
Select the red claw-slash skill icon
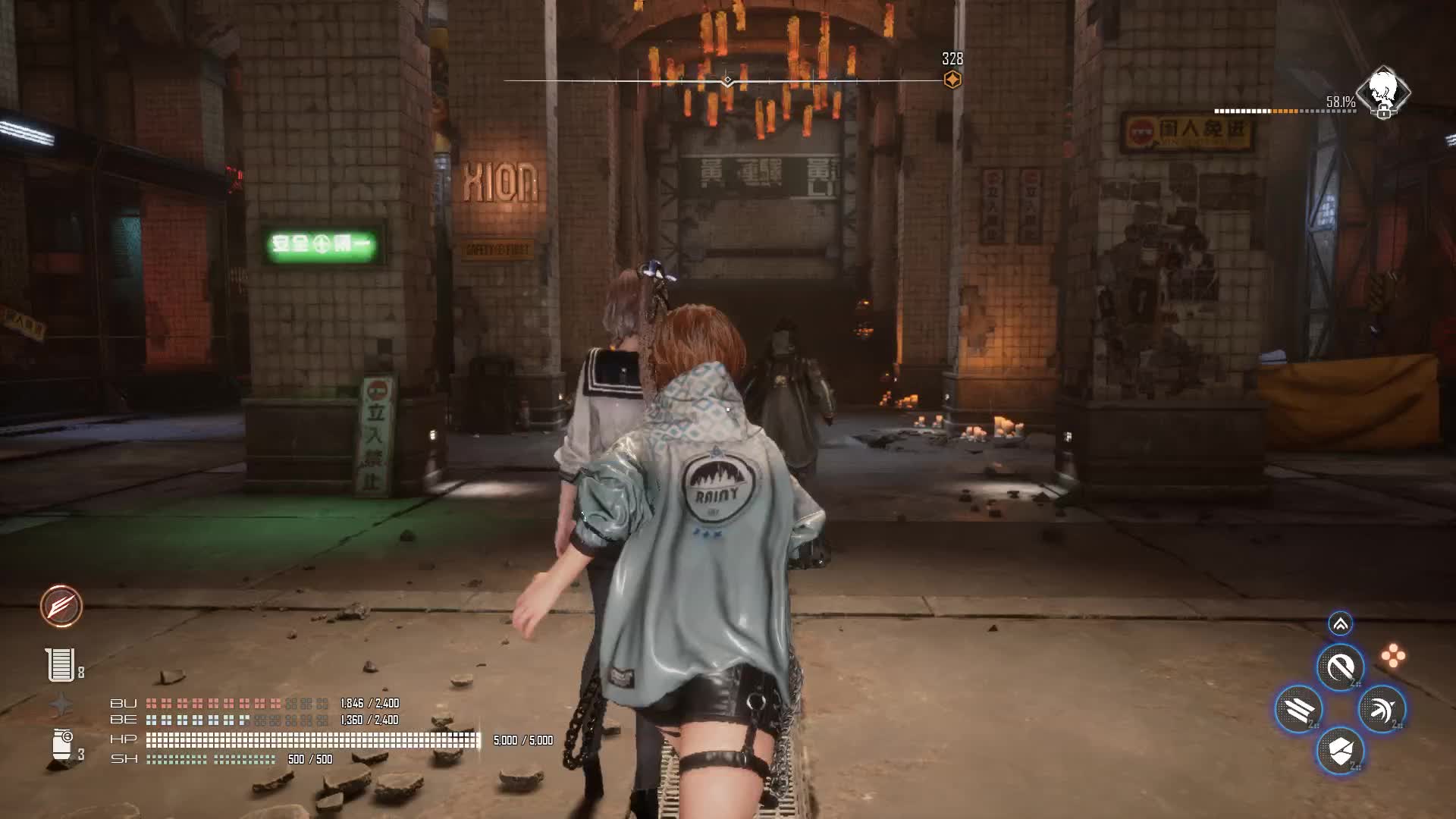click(61, 606)
